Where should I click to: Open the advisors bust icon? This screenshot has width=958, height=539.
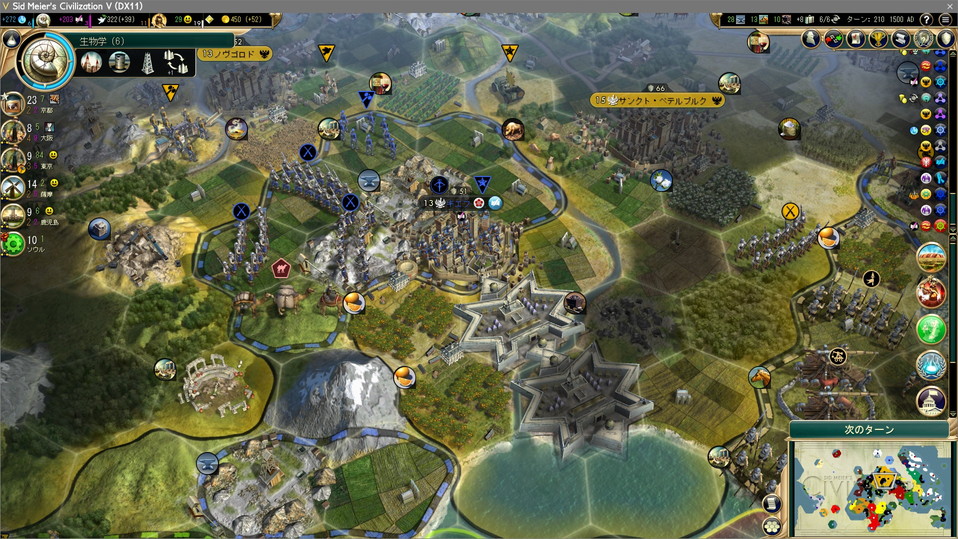click(811, 39)
